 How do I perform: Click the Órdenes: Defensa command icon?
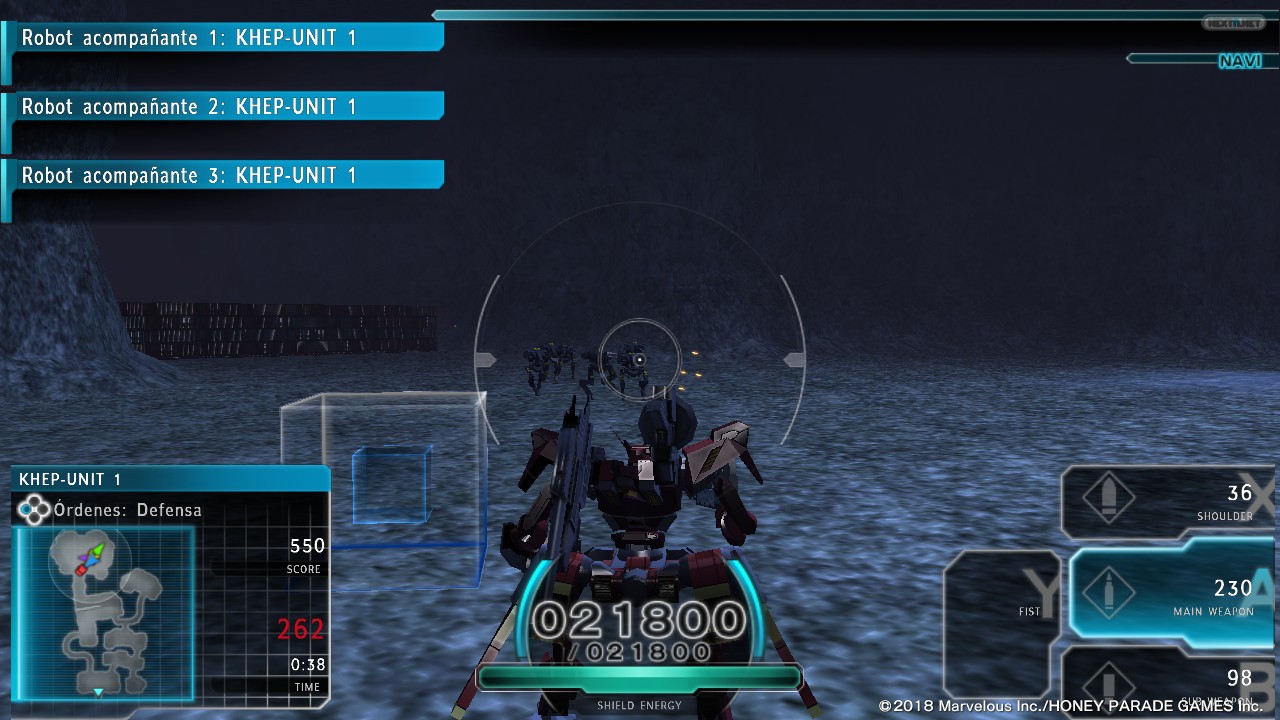[34, 510]
